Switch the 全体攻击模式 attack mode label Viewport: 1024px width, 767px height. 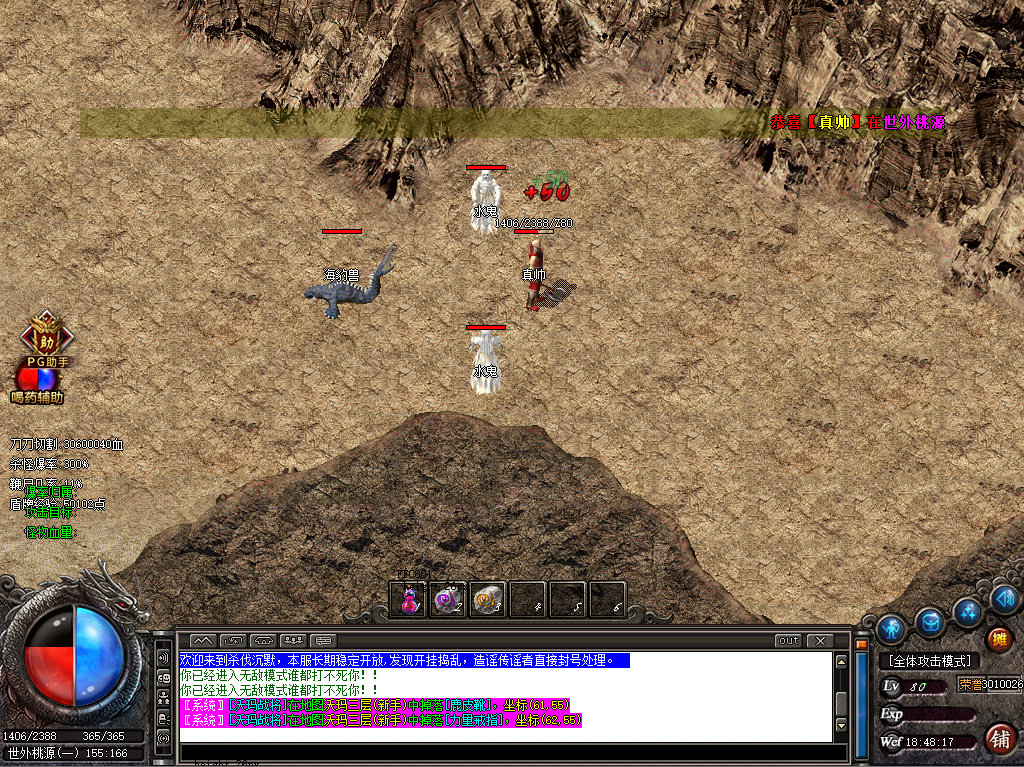[x=929, y=661]
